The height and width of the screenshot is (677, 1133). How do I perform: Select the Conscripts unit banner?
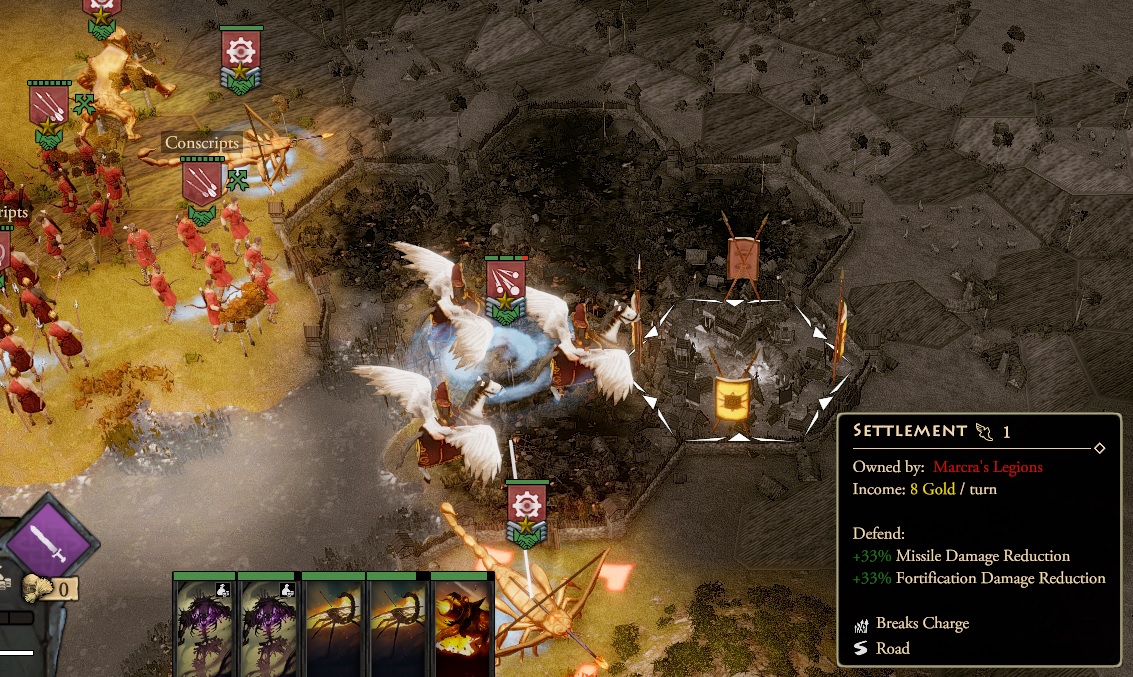[x=202, y=187]
